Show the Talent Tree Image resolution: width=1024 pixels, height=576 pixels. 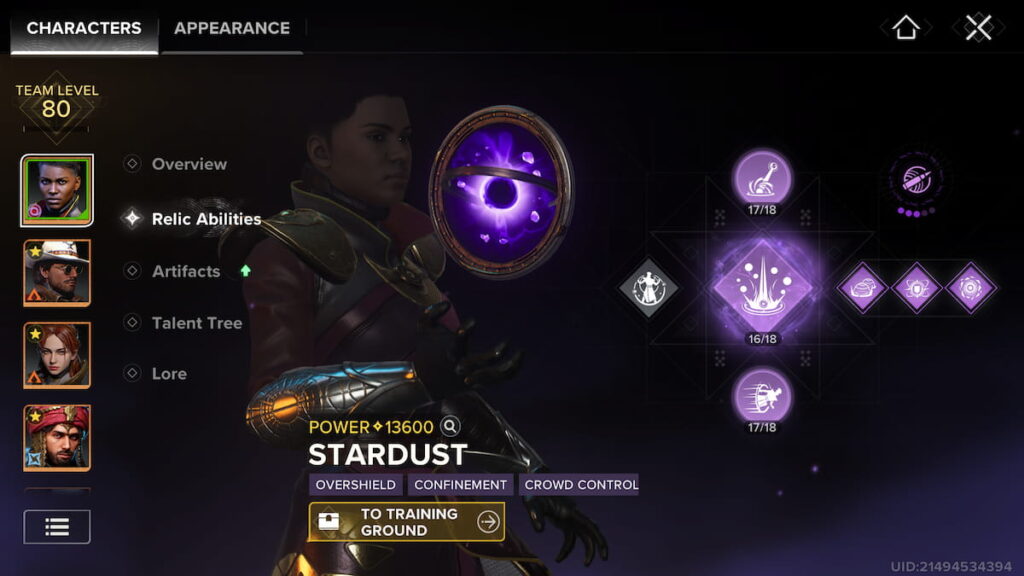click(196, 323)
